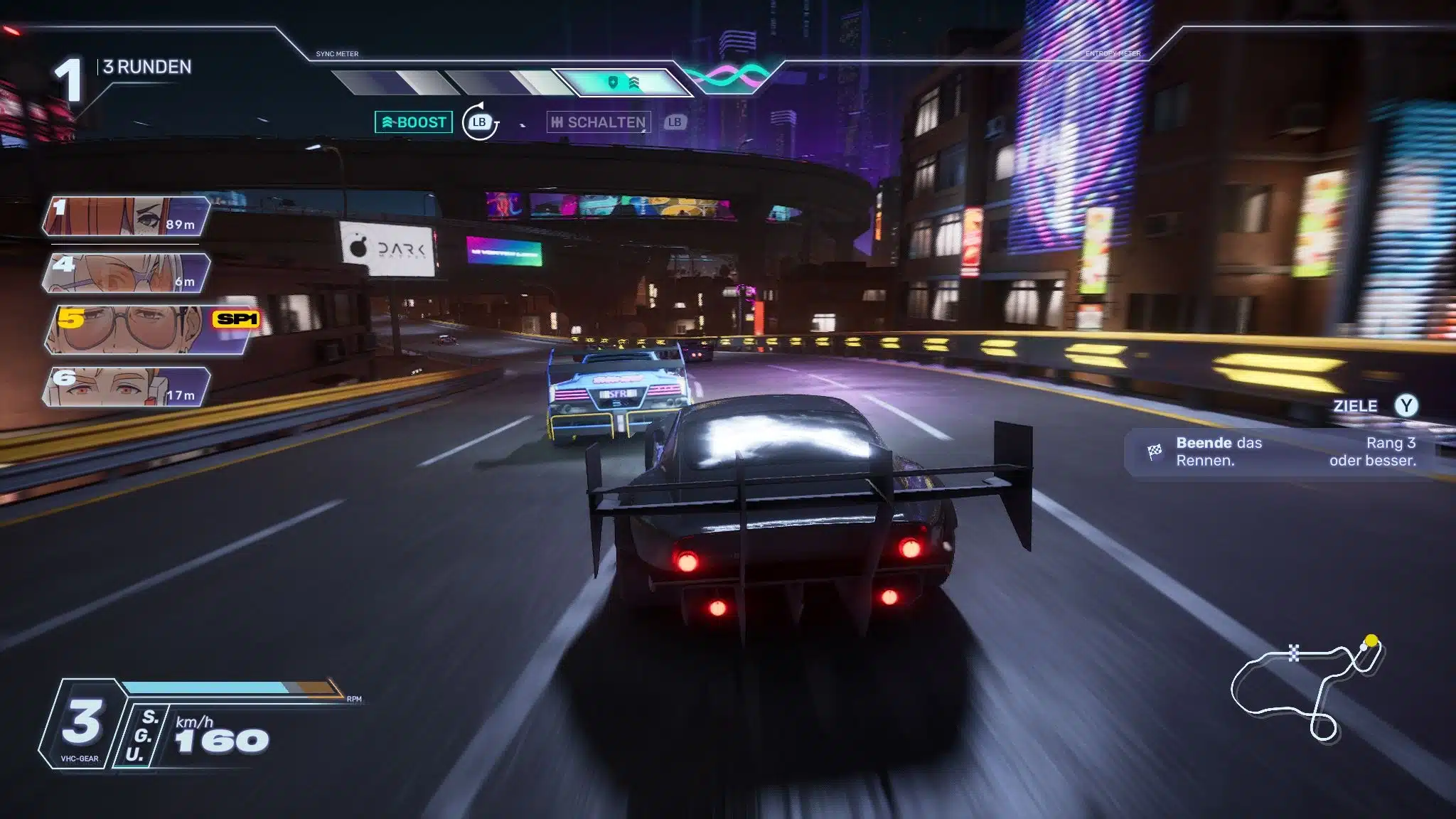Click the highlighted sync meter segment

click(x=623, y=83)
